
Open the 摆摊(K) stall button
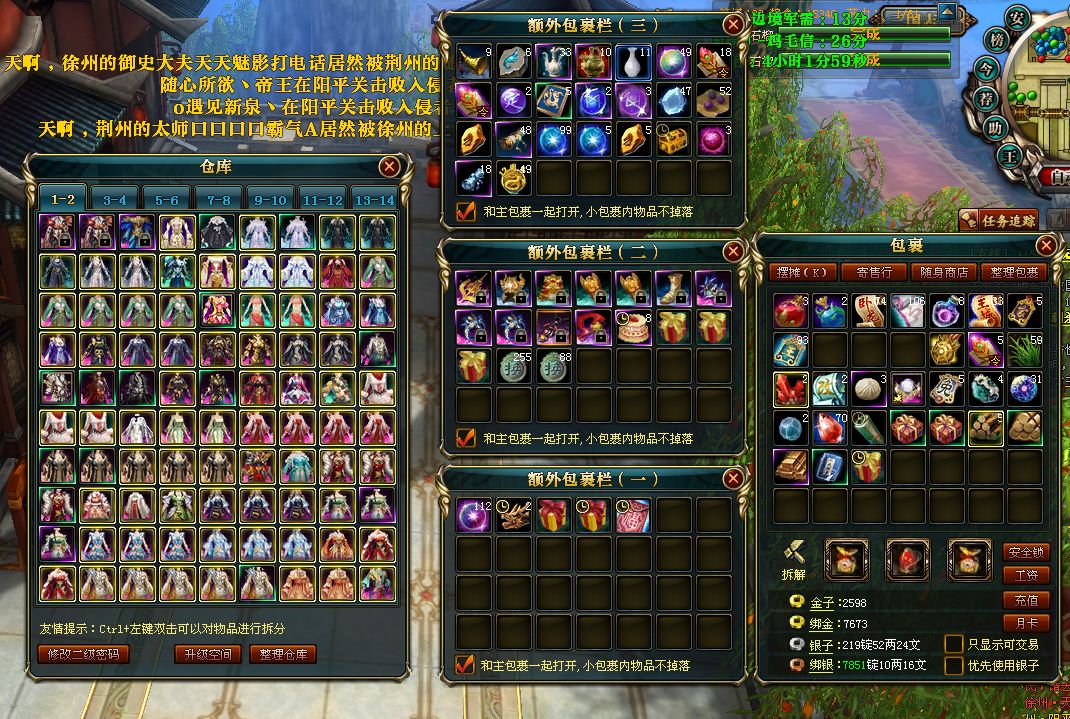pos(804,272)
